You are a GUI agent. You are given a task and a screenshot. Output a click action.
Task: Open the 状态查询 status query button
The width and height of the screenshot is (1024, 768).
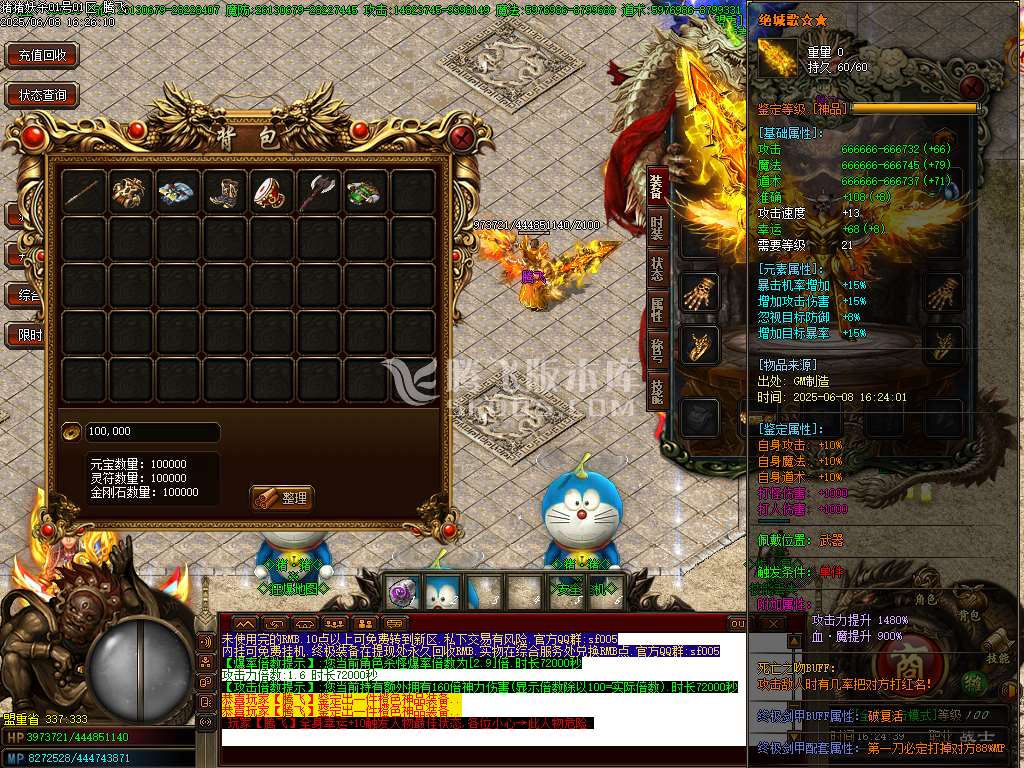[42, 96]
